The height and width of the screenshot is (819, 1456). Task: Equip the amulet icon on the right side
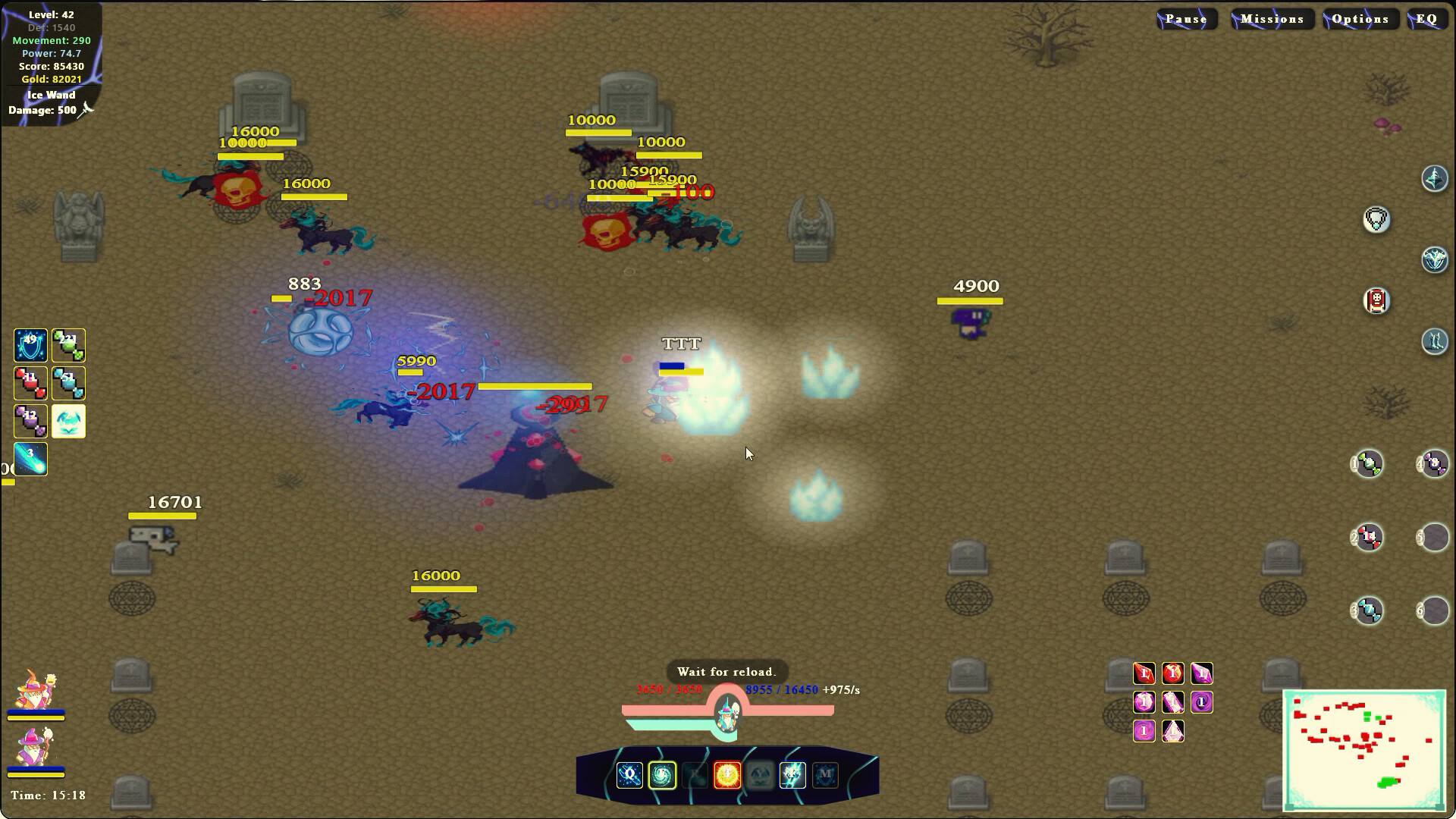[1376, 221]
